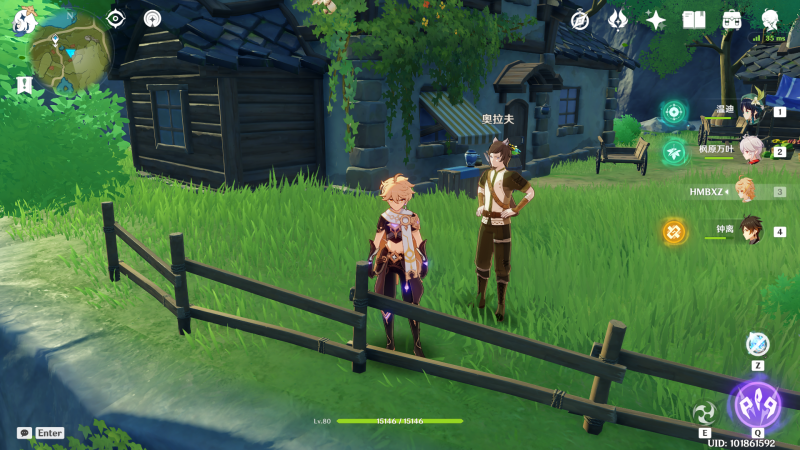
Task: Open the Wish star icon
Action: click(x=656, y=20)
